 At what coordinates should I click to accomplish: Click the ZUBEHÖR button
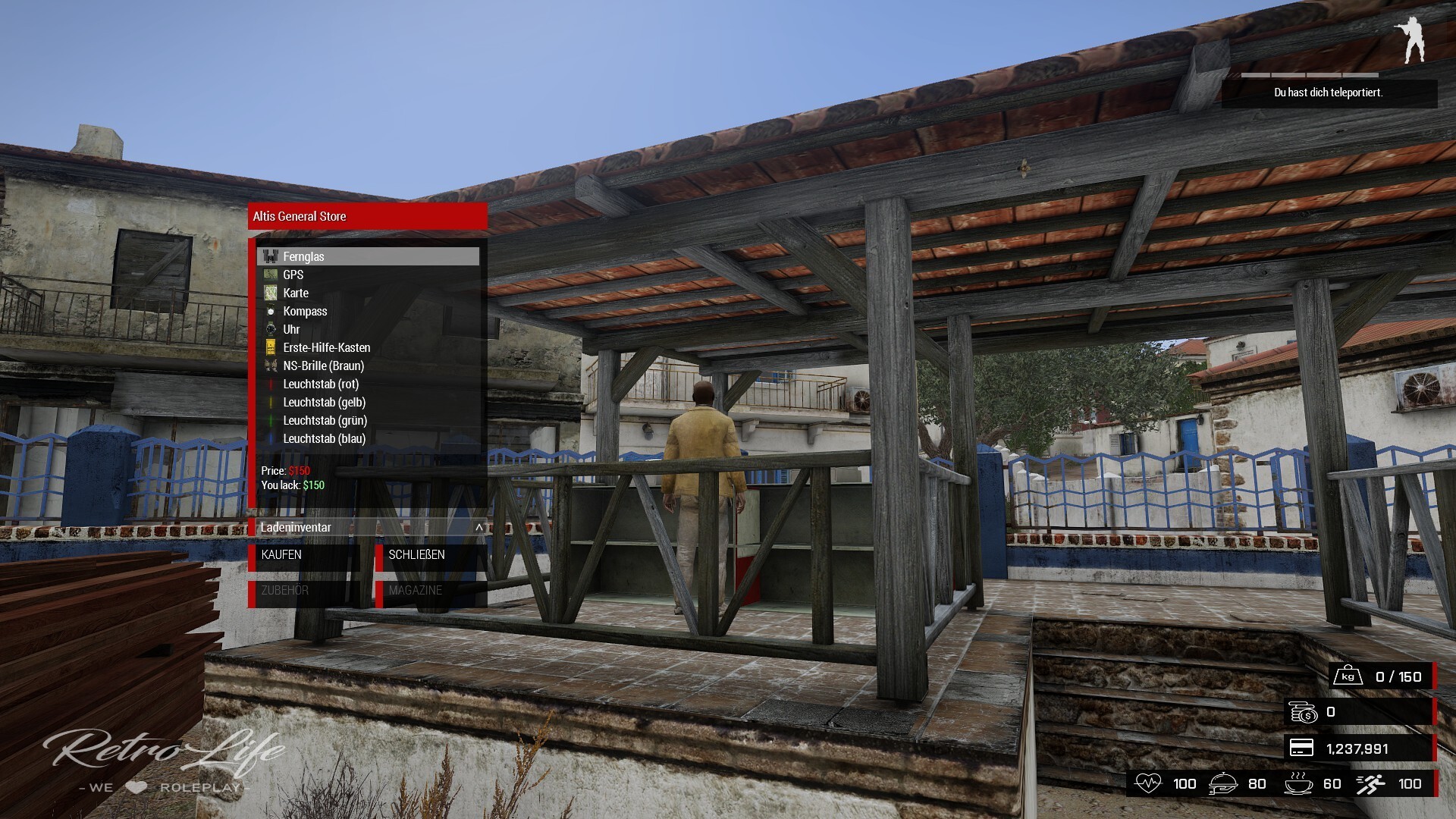pyautogui.click(x=306, y=591)
